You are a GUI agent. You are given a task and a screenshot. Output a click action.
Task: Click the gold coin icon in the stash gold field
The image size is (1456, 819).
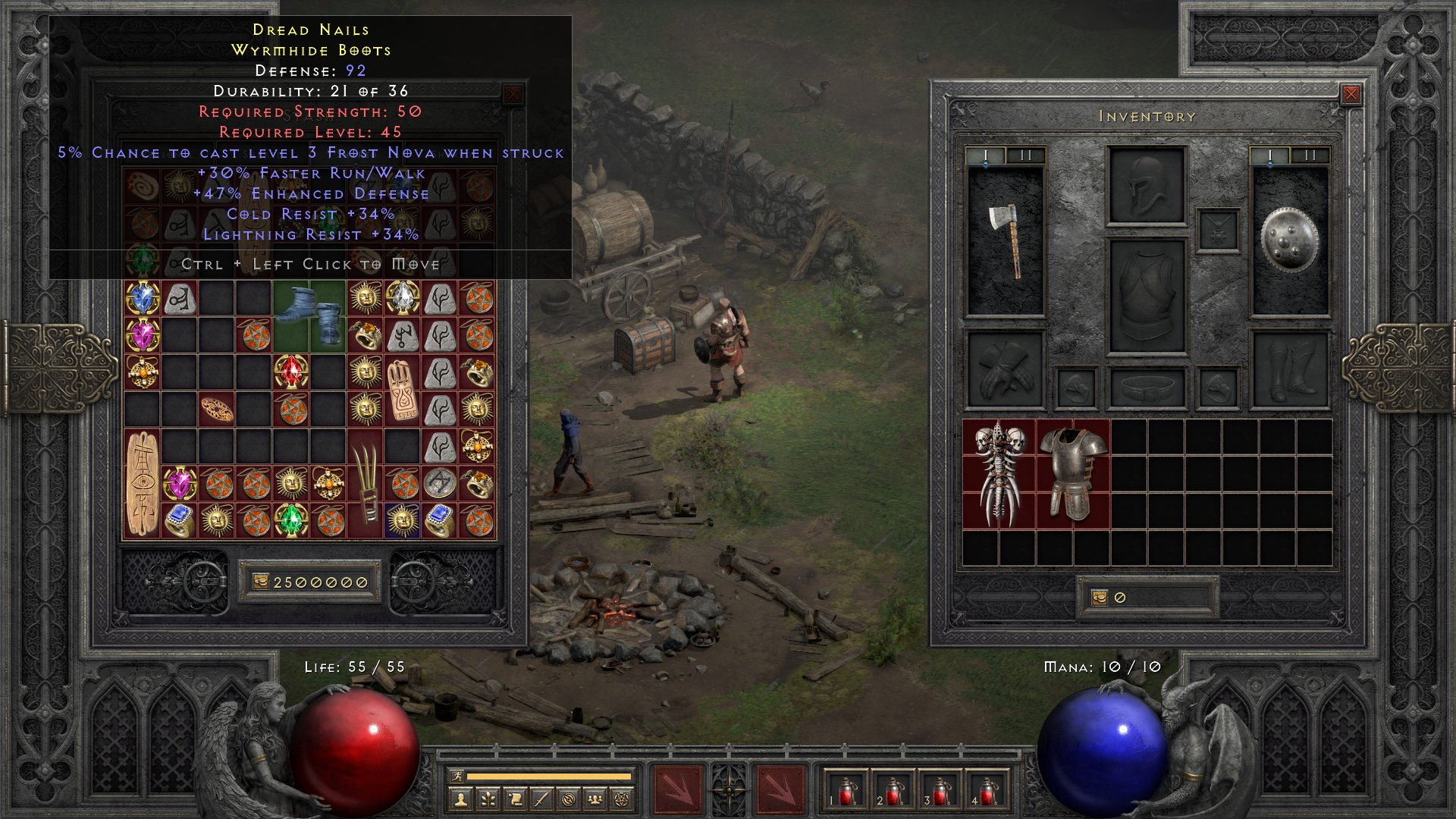click(x=261, y=582)
